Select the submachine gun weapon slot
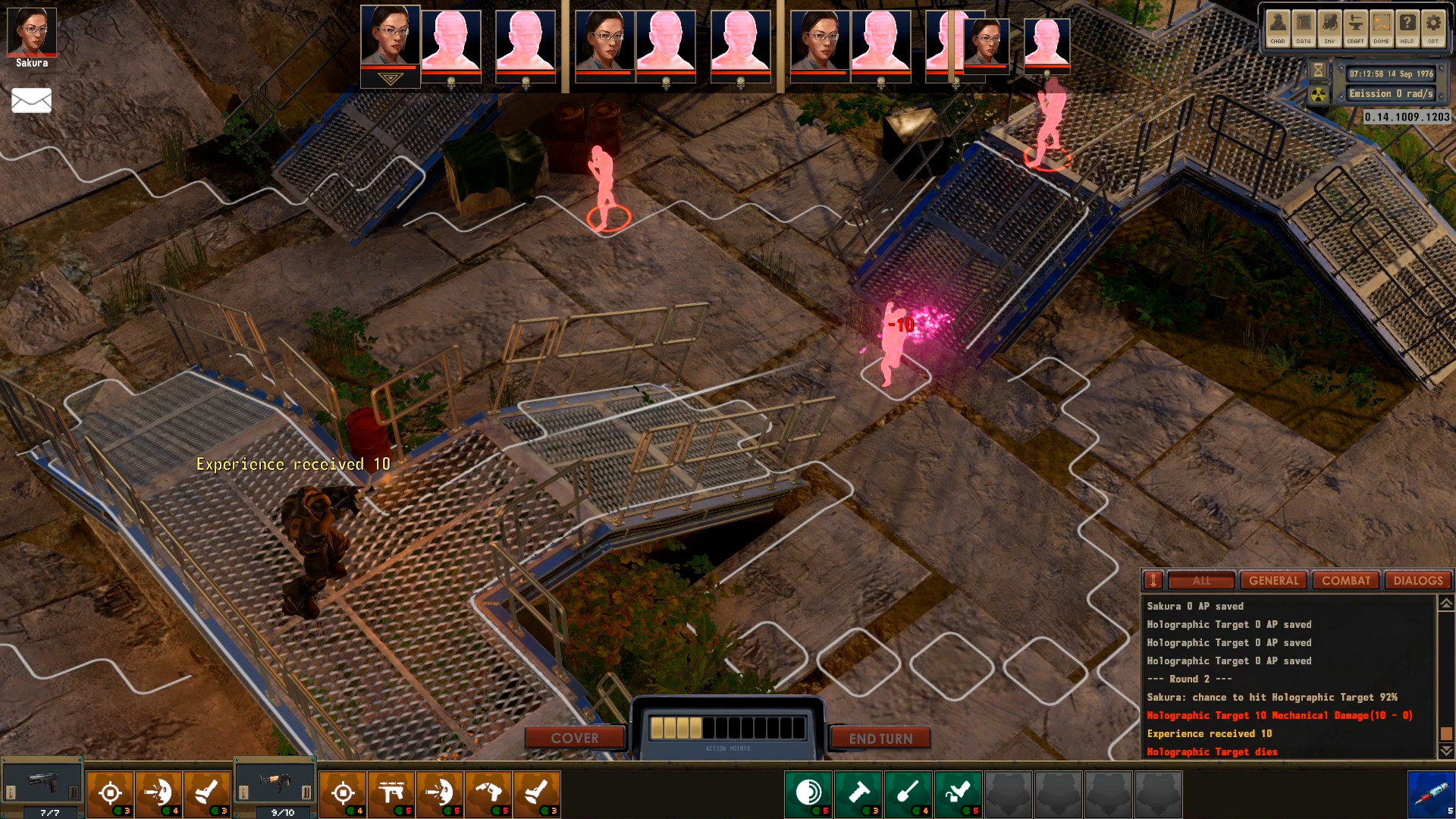Screen dimensions: 1456x819 275,785
